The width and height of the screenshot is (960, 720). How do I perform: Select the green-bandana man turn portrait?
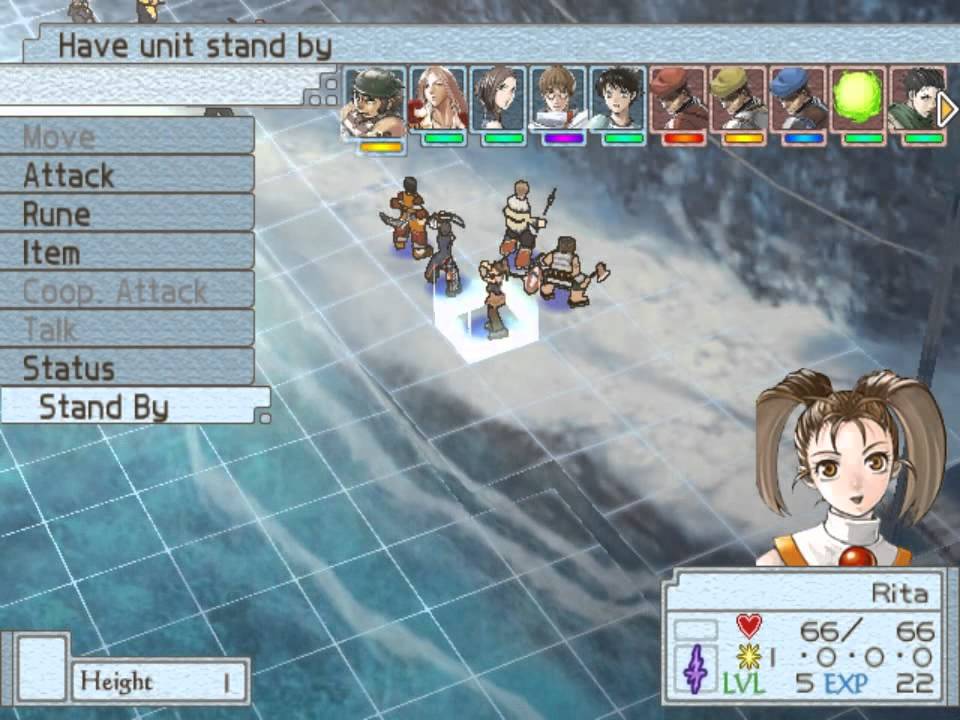click(374, 104)
